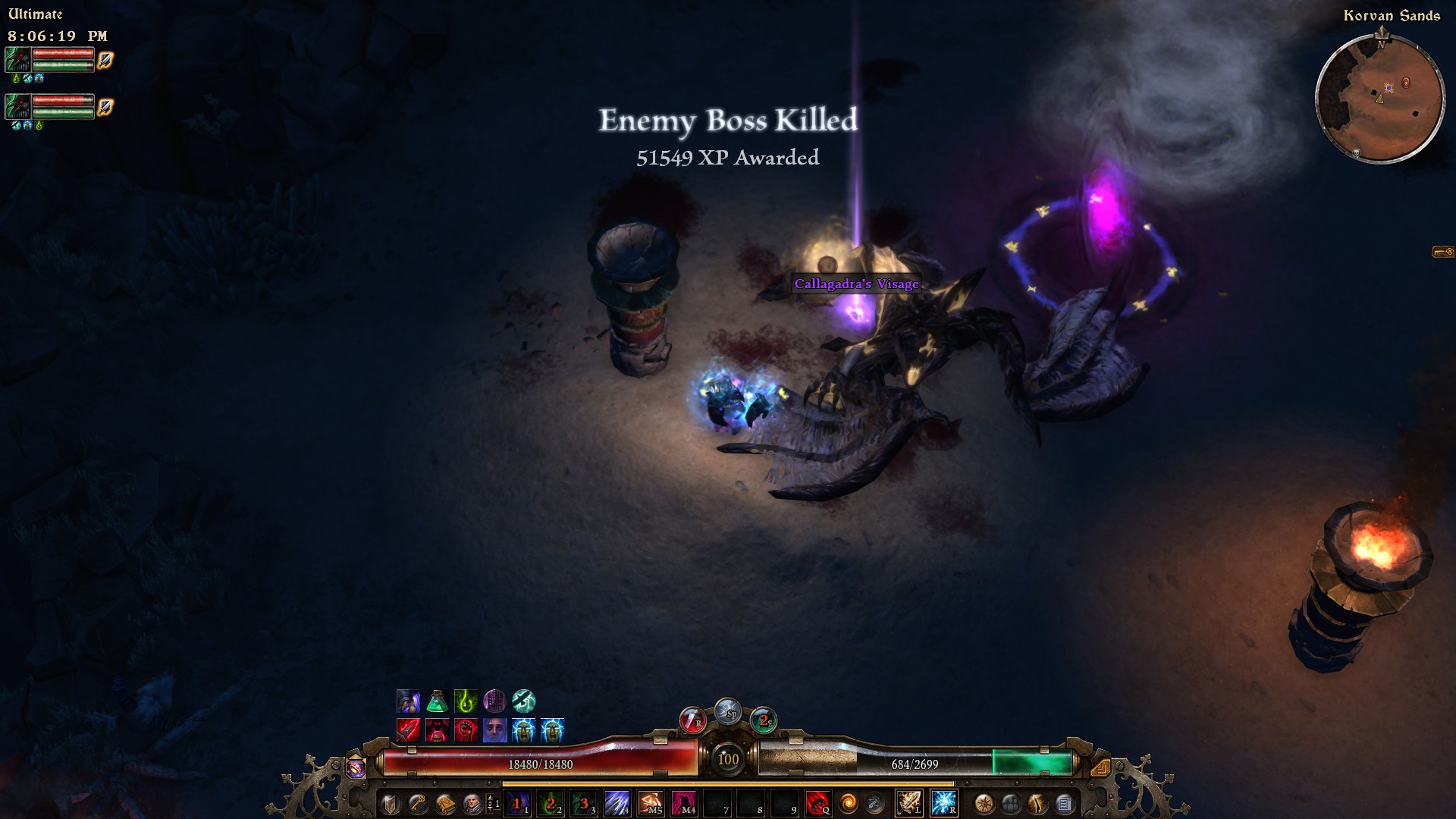Open the quest journal book
1456x819 pixels.
(x=445, y=803)
